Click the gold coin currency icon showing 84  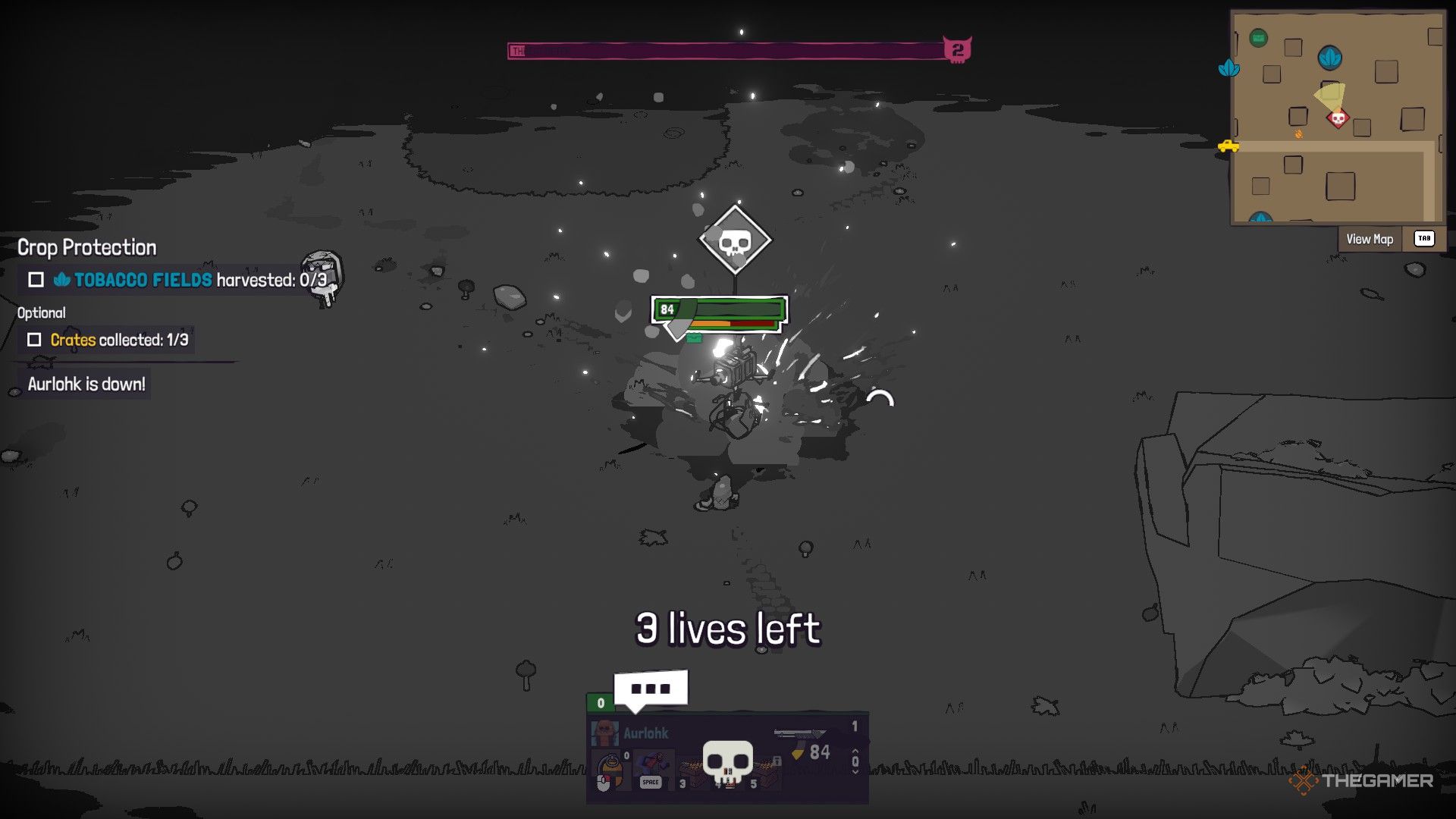coord(799,753)
